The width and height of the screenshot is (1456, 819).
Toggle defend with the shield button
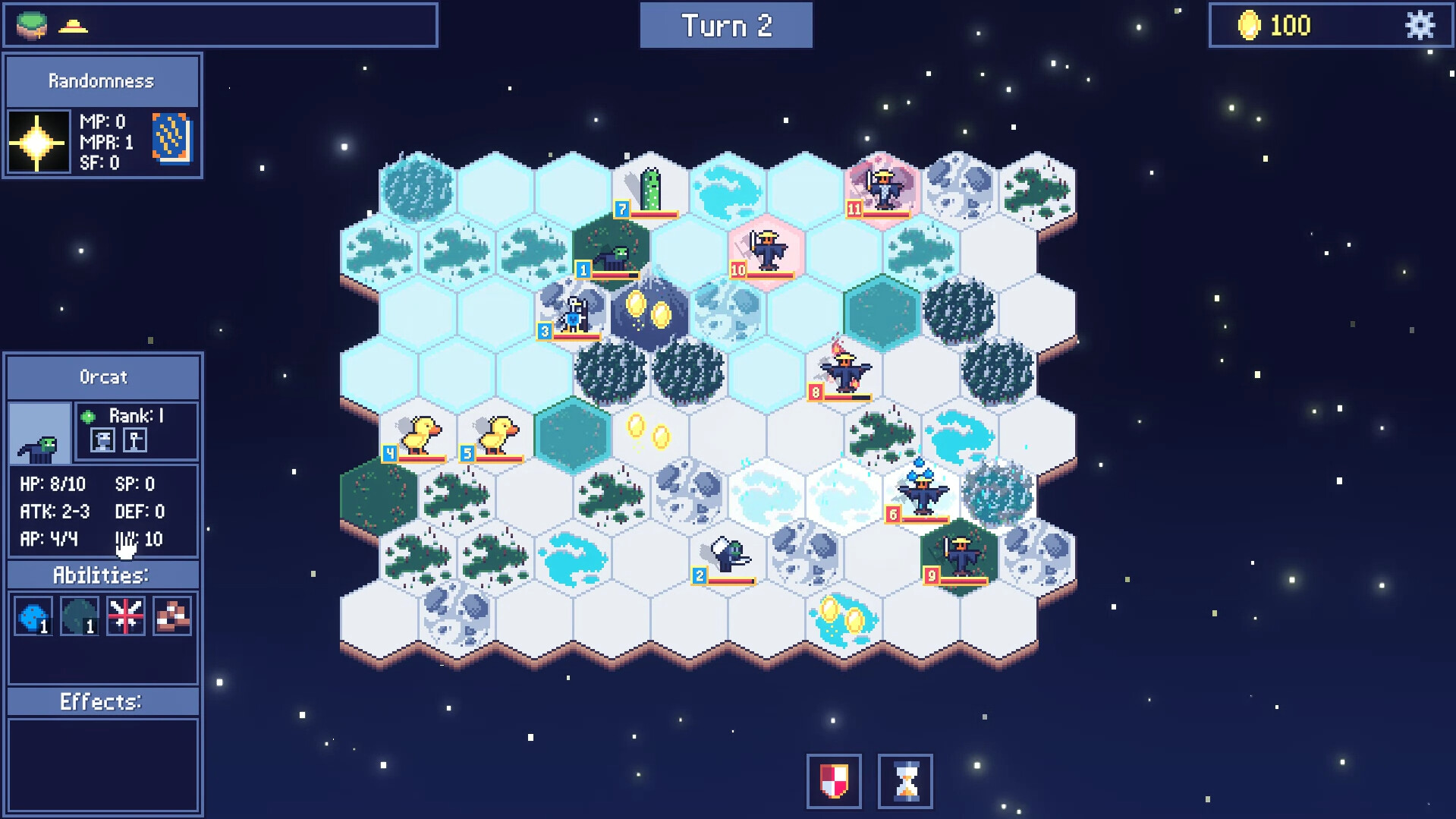point(833,782)
